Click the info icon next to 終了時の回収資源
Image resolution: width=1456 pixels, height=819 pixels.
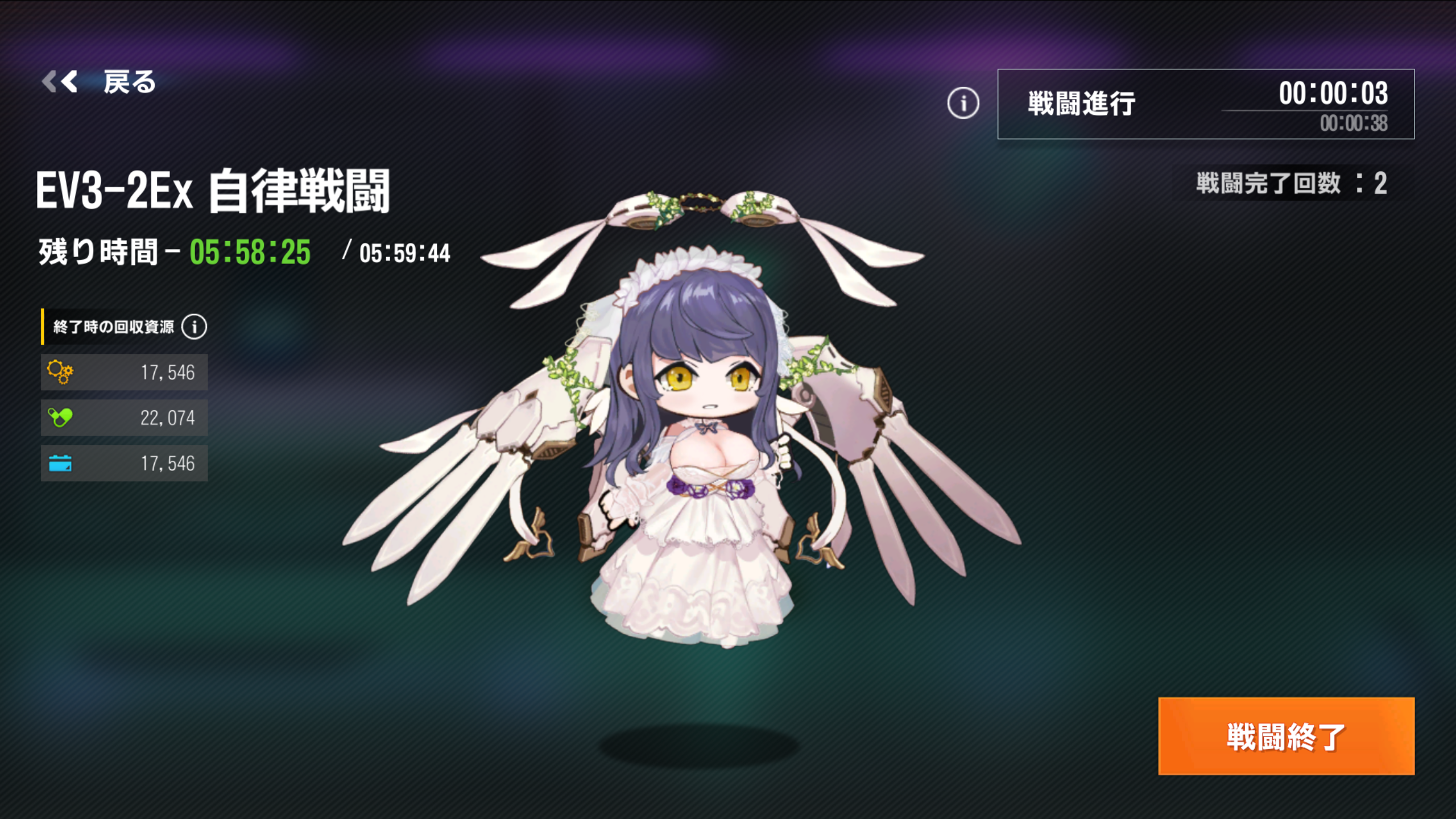(194, 325)
